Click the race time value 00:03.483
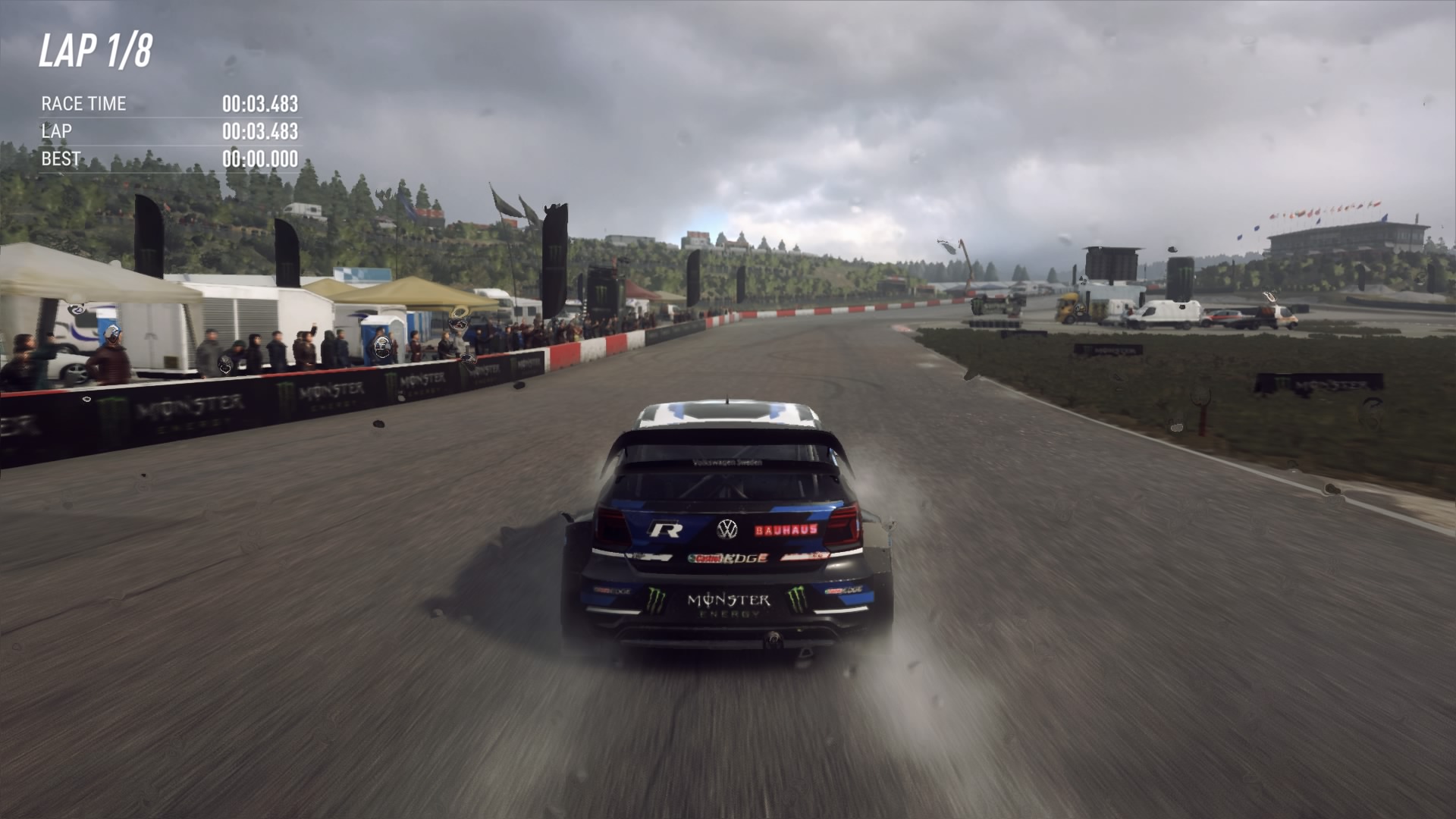The width and height of the screenshot is (1456, 819). [261, 104]
